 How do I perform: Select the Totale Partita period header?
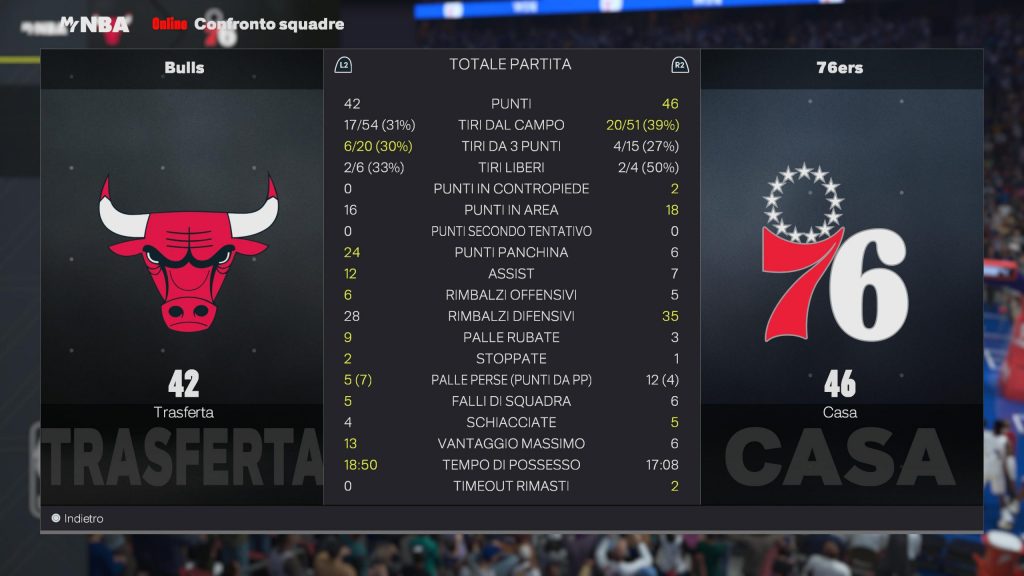[x=510, y=64]
